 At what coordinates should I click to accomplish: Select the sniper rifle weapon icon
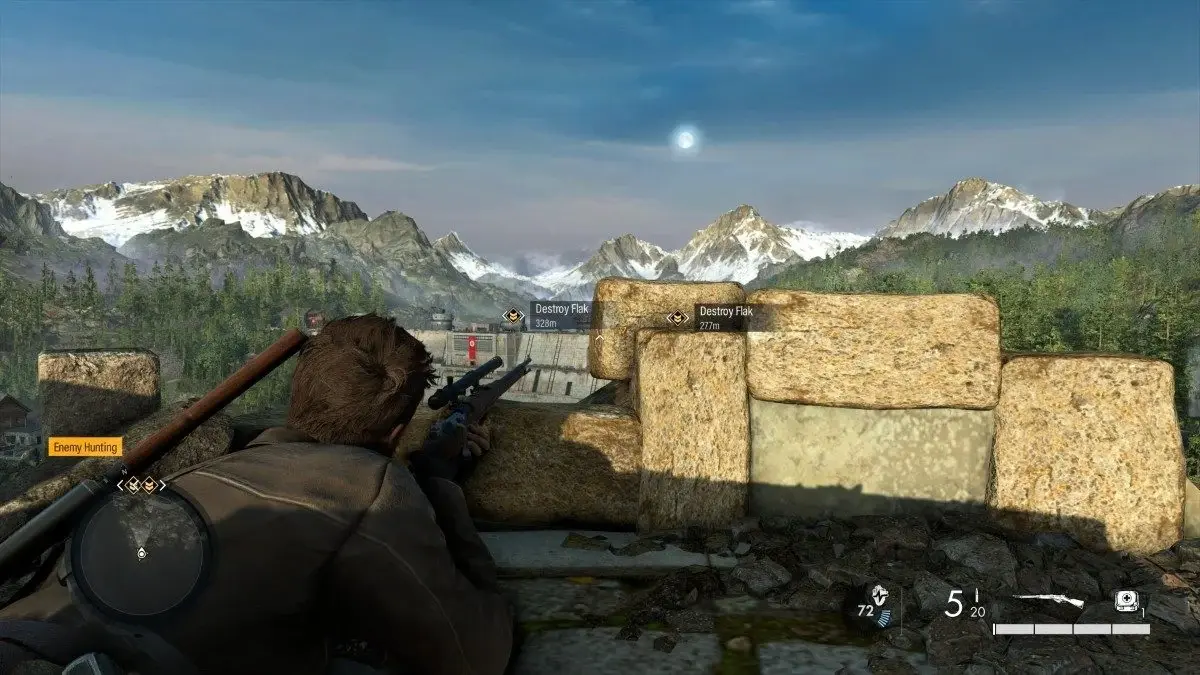pos(1047,601)
